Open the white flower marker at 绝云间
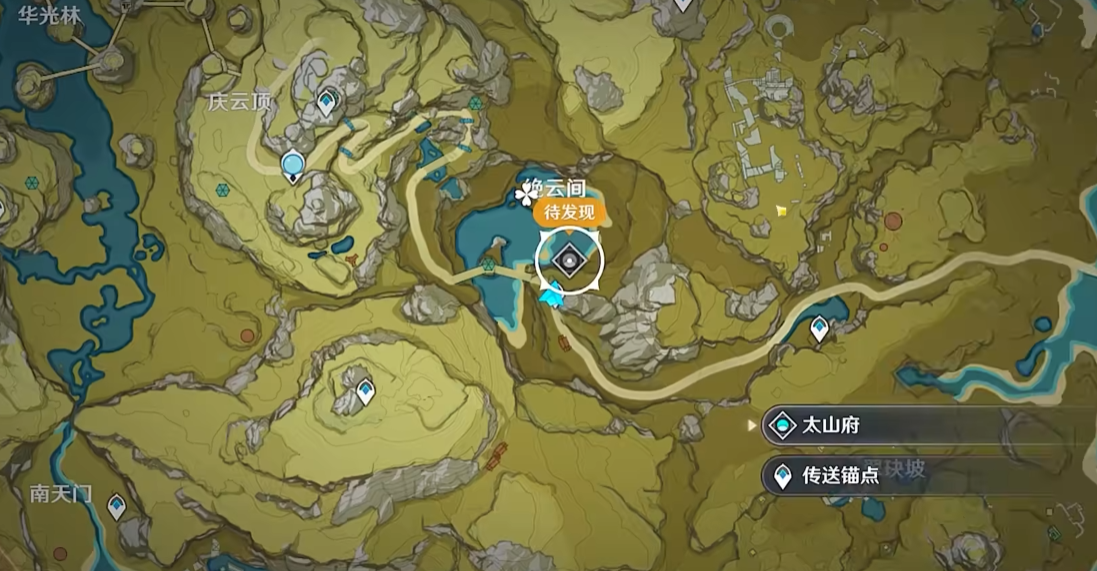The width and height of the screenshot is (1097, 571). click(x=524, y=193)
